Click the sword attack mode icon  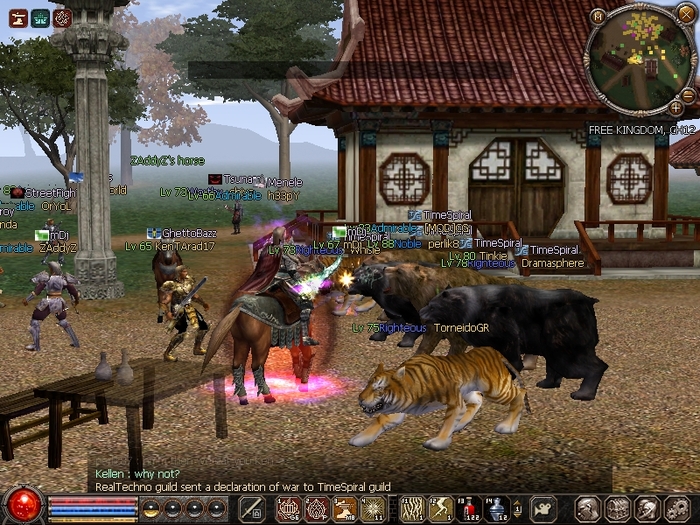click(x=252, y=509)
